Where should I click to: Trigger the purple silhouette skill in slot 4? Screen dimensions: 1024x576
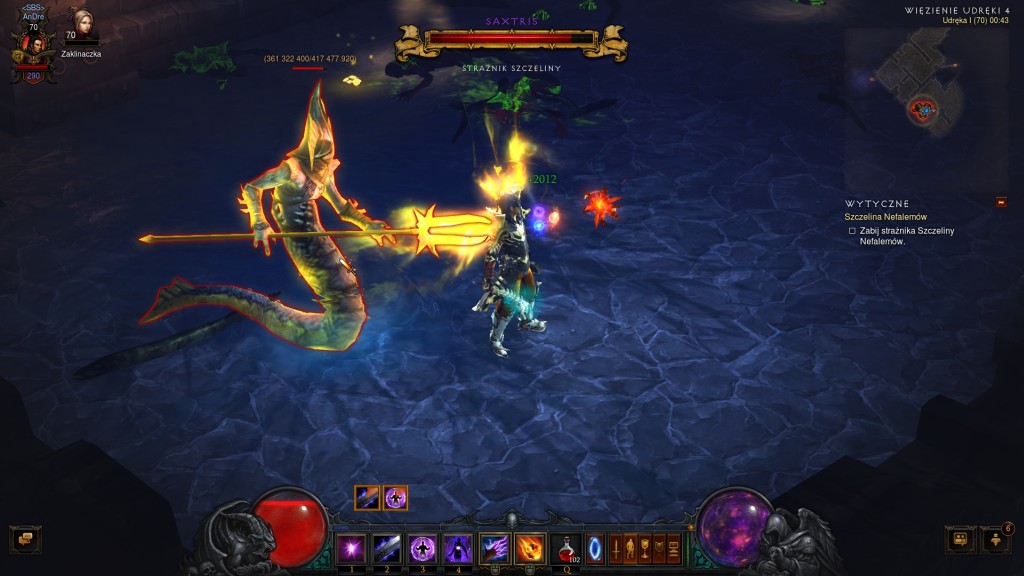(x=458, y=548)
